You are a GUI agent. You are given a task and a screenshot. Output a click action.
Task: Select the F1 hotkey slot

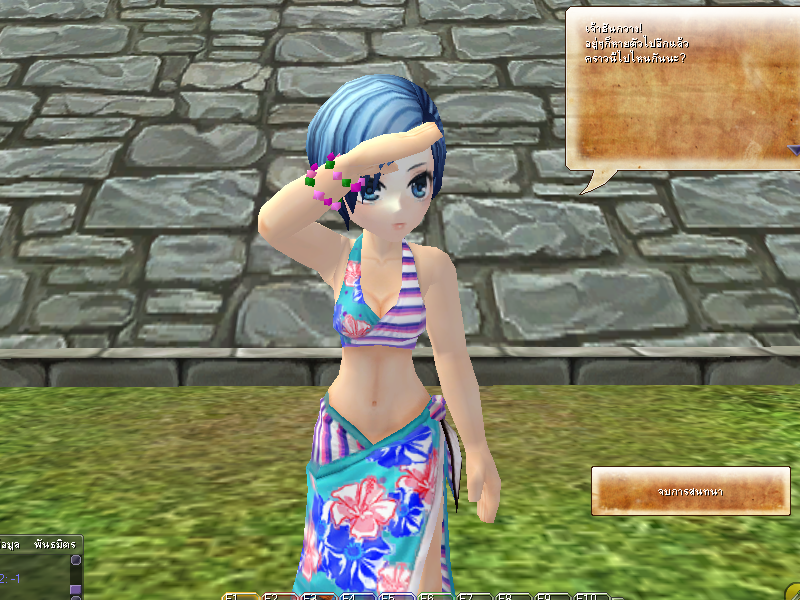coord(240,596)
